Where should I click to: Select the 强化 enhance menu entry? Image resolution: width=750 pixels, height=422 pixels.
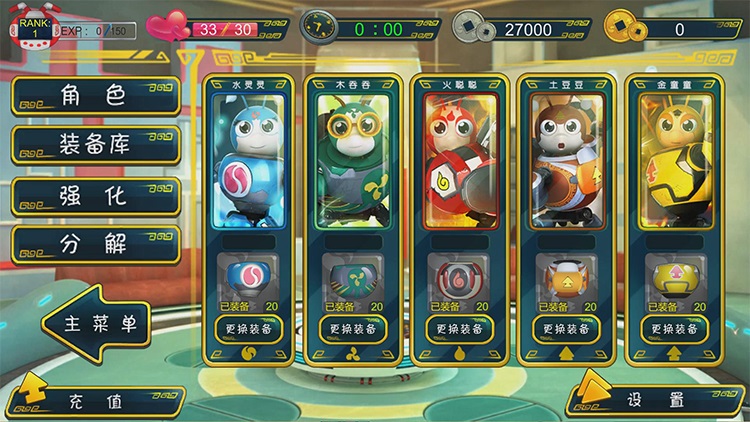click(95, 196)
